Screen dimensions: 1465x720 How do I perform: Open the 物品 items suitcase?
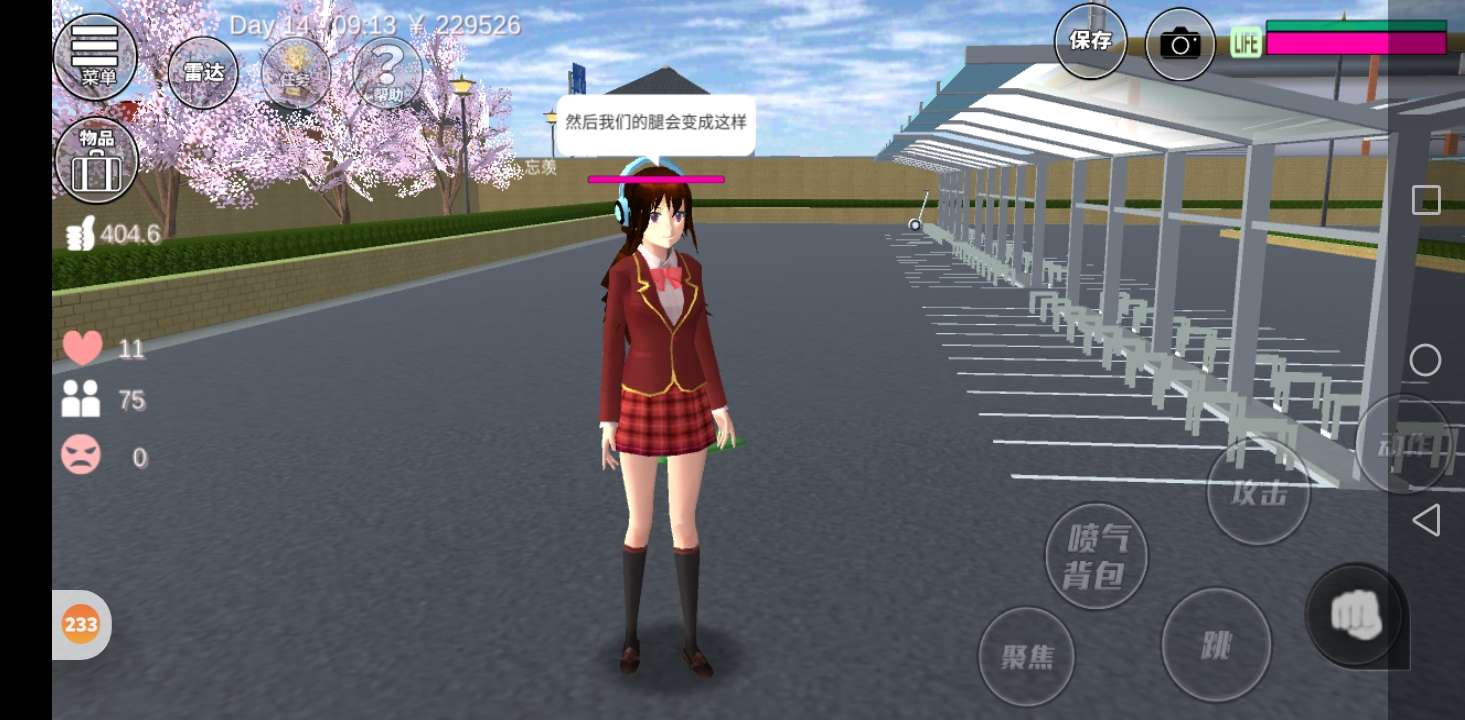coord(96,161)
